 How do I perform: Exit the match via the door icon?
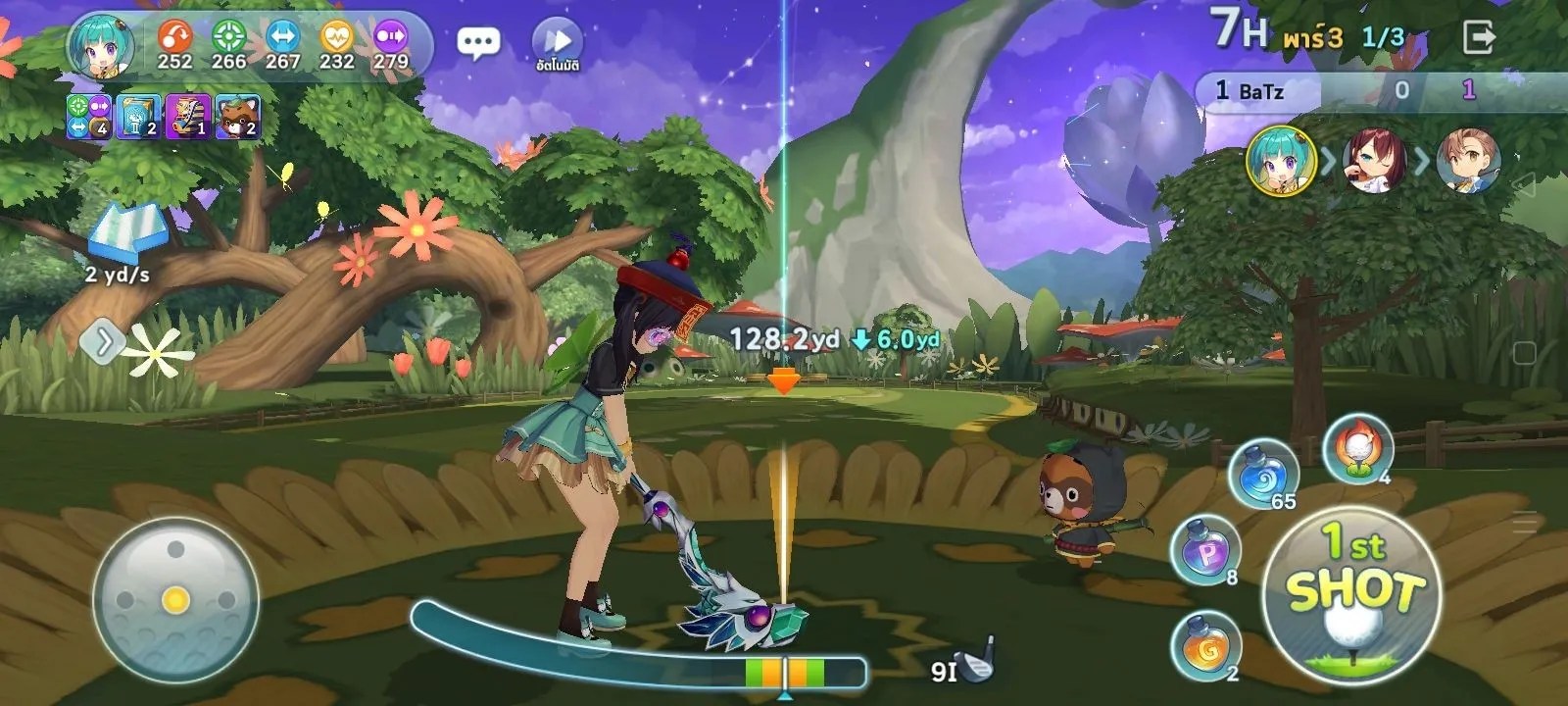tap(1478, 38)
